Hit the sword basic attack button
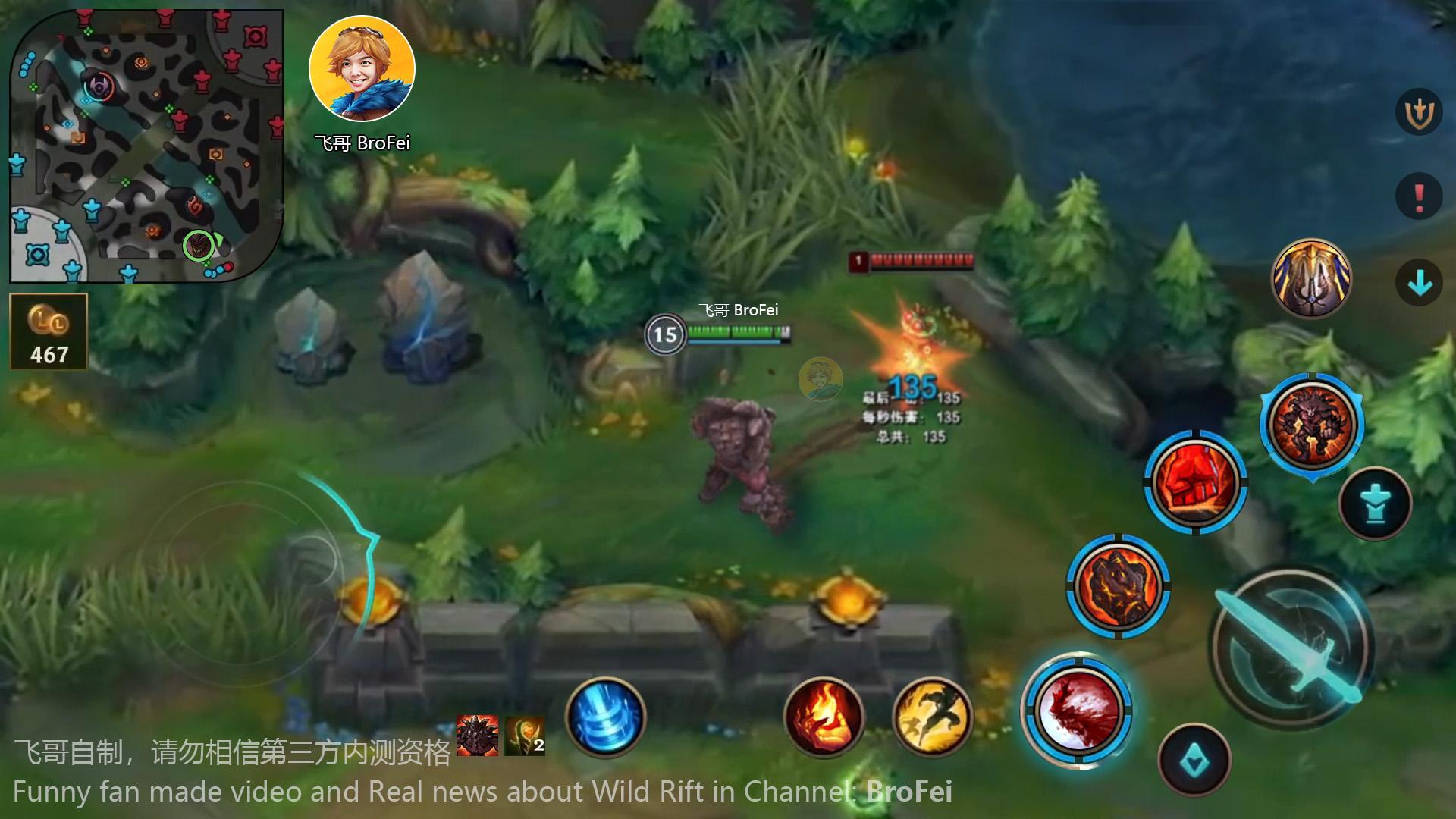This screenshot has width=1456, height=819. (1291, 646)
